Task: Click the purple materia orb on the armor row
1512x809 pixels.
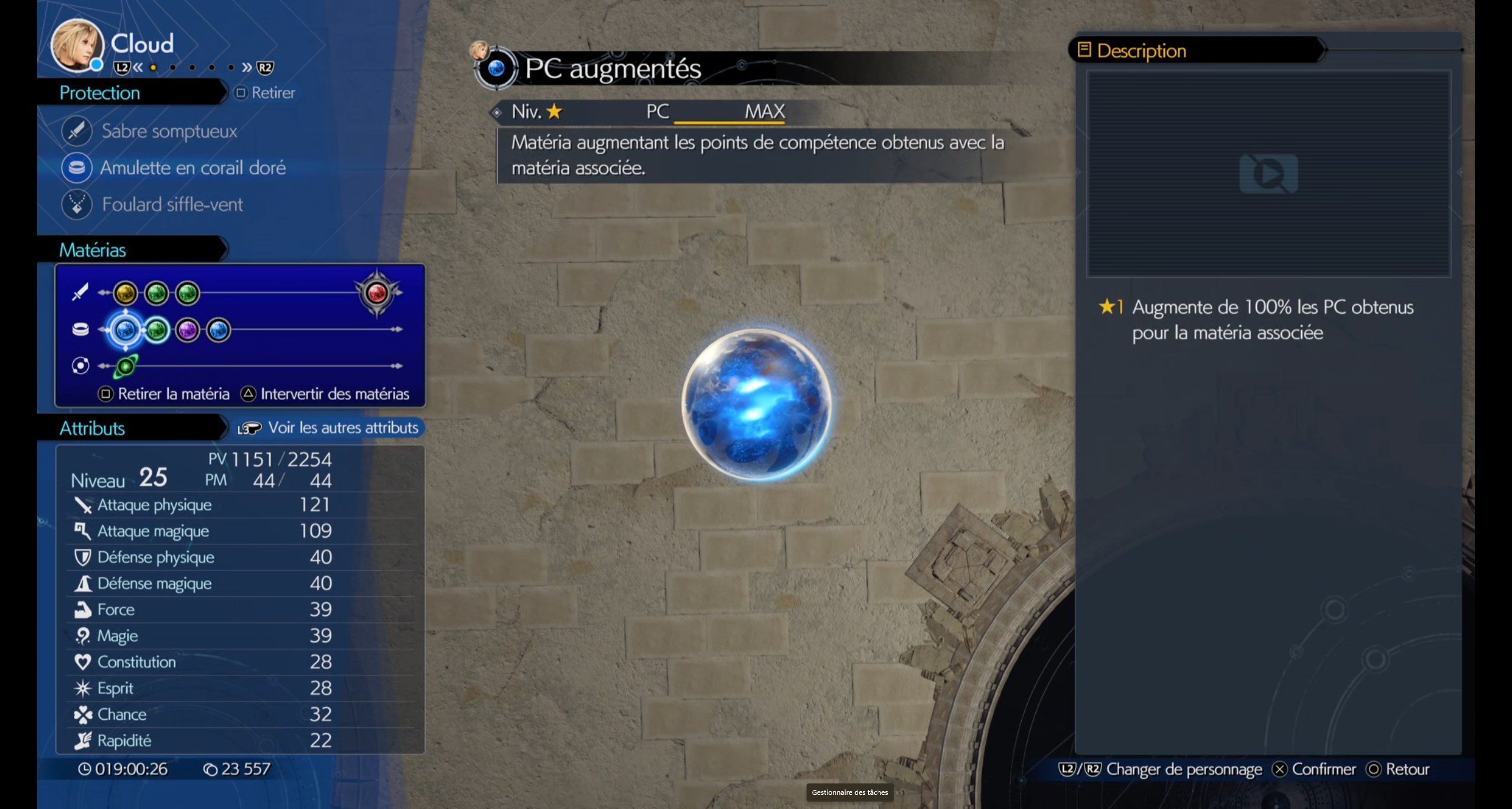Action: point(188,330)
